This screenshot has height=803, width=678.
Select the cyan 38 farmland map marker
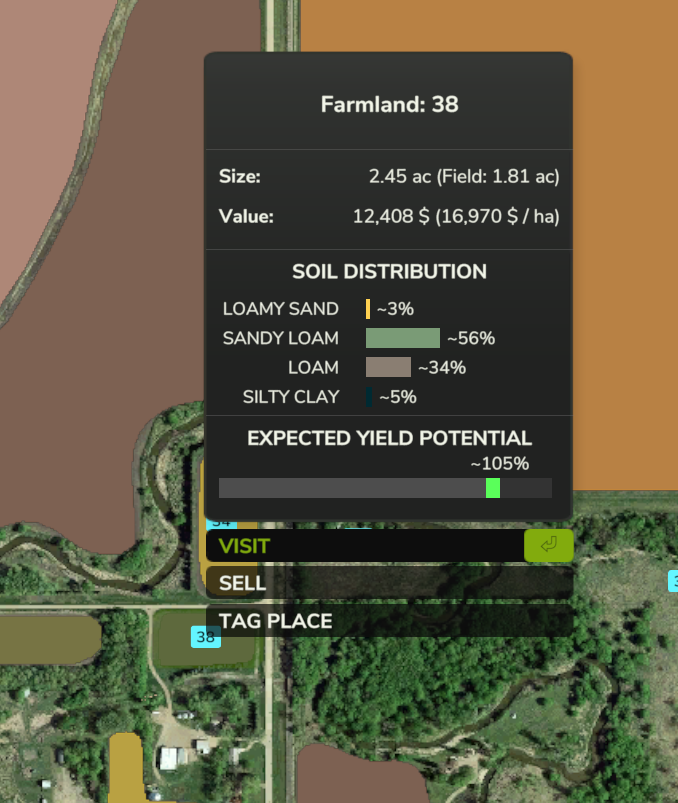tap(206, 637)
